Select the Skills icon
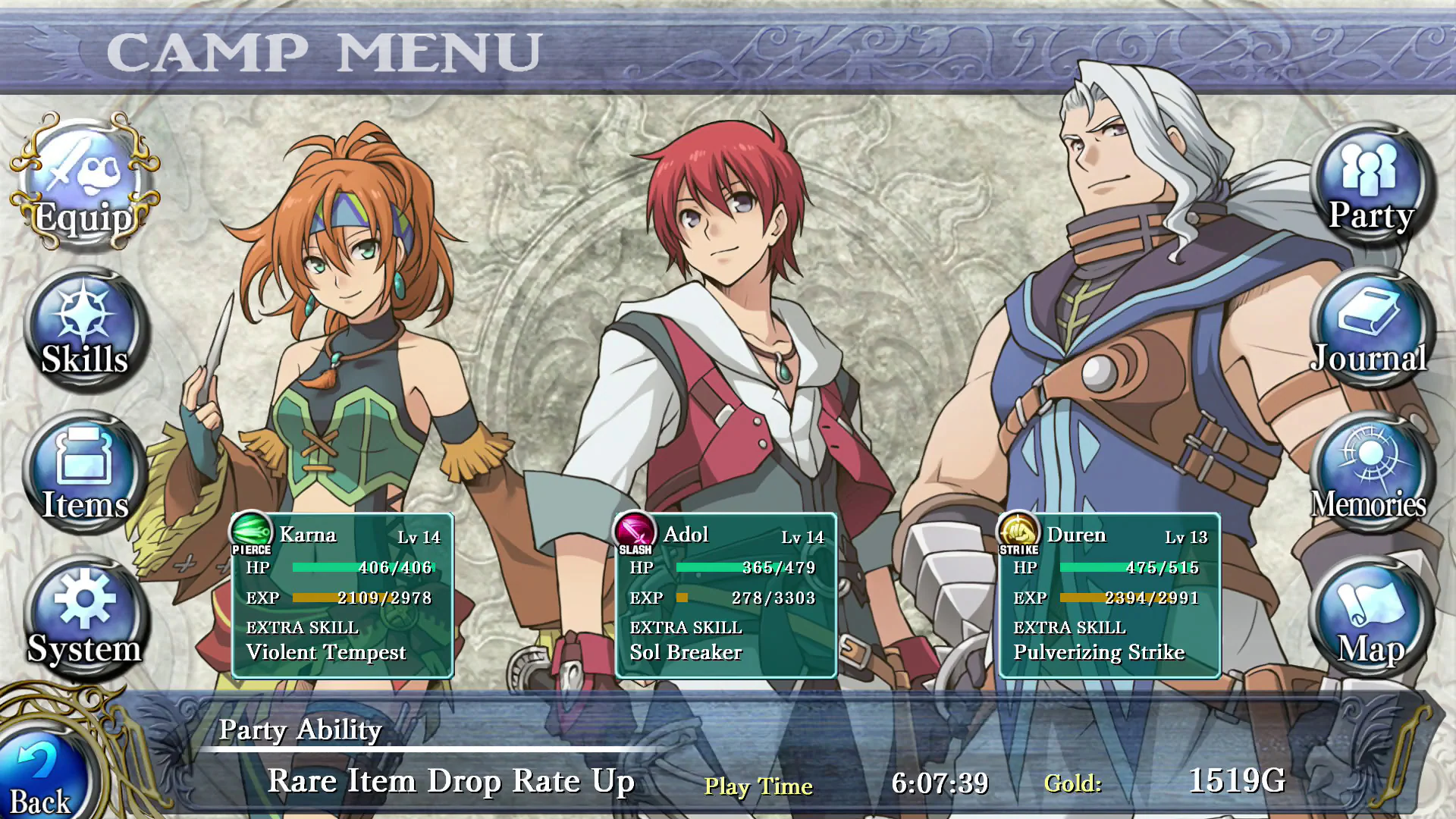Screen dimensions: 1456x819 pyautogui.click(x=83, y=326)
